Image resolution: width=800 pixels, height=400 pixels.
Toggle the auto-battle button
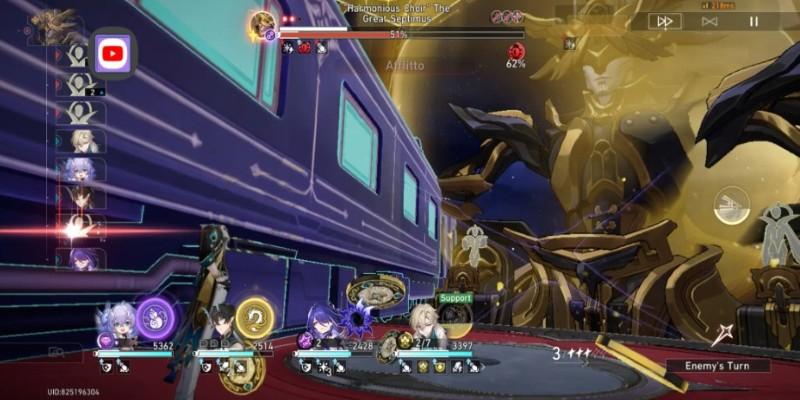point(709,21)
